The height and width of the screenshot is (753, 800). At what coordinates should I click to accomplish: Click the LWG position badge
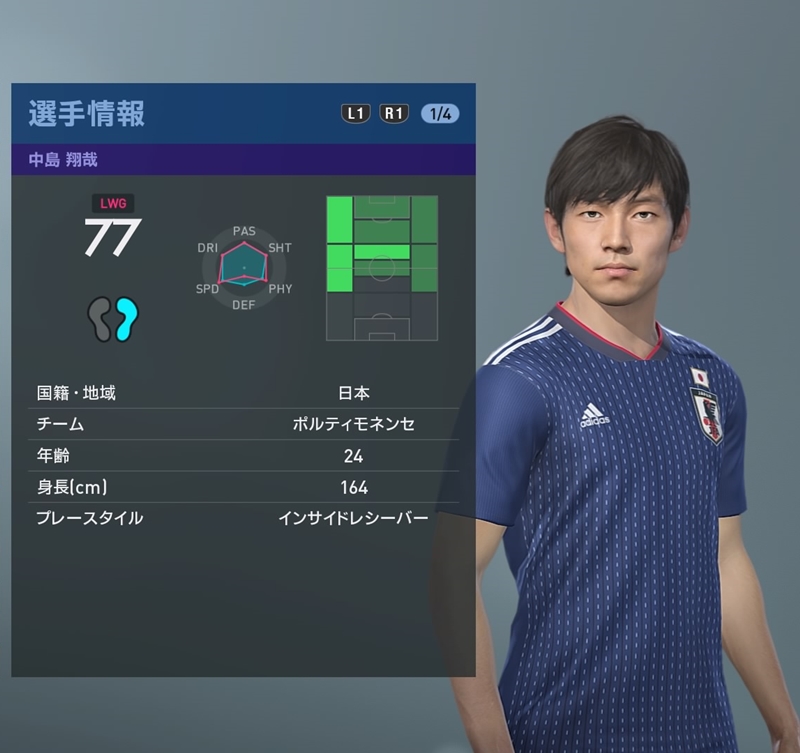click(112, 203)
